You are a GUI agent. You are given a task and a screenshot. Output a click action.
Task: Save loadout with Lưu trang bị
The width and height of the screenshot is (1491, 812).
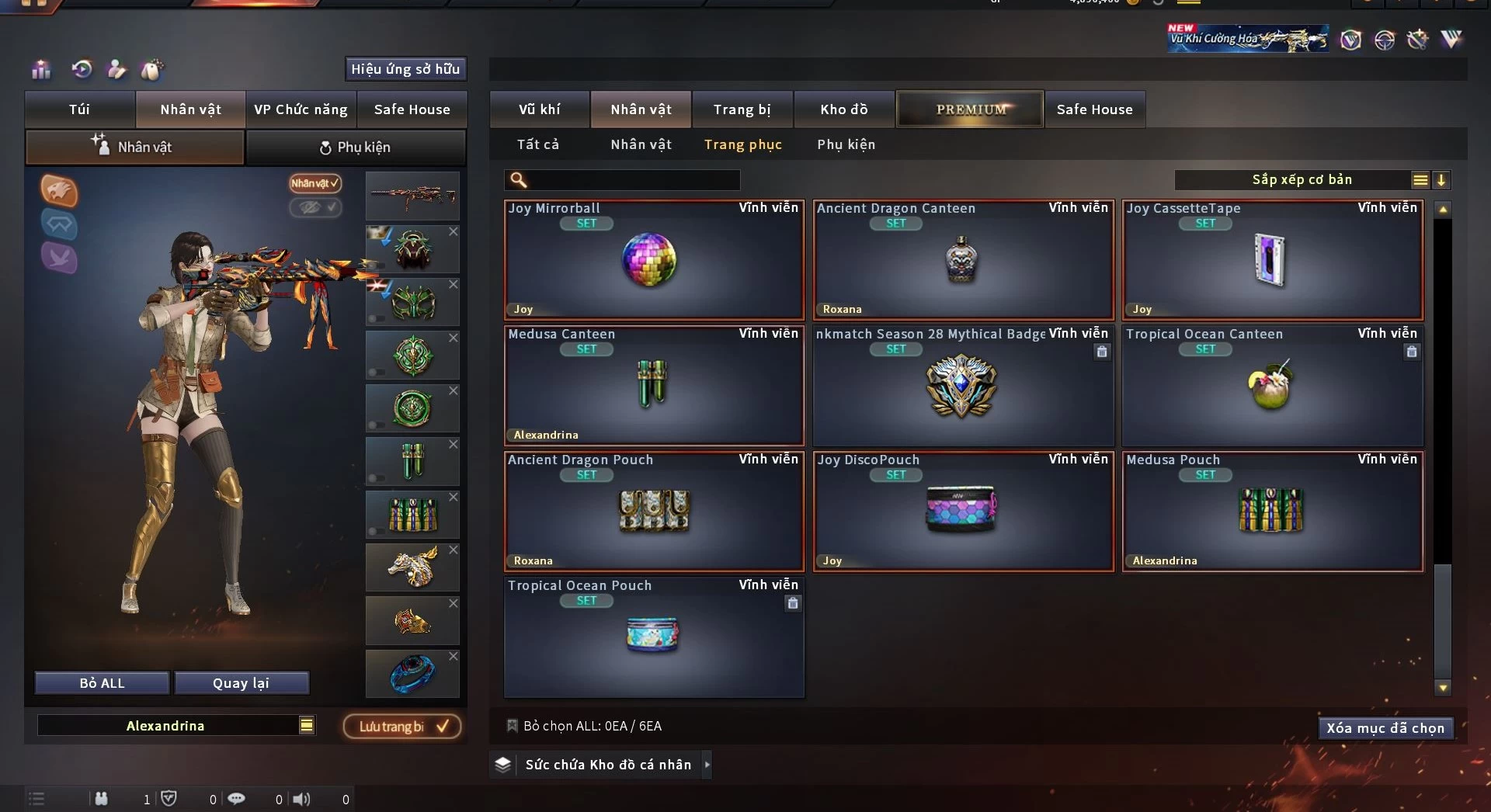point(402,727)
